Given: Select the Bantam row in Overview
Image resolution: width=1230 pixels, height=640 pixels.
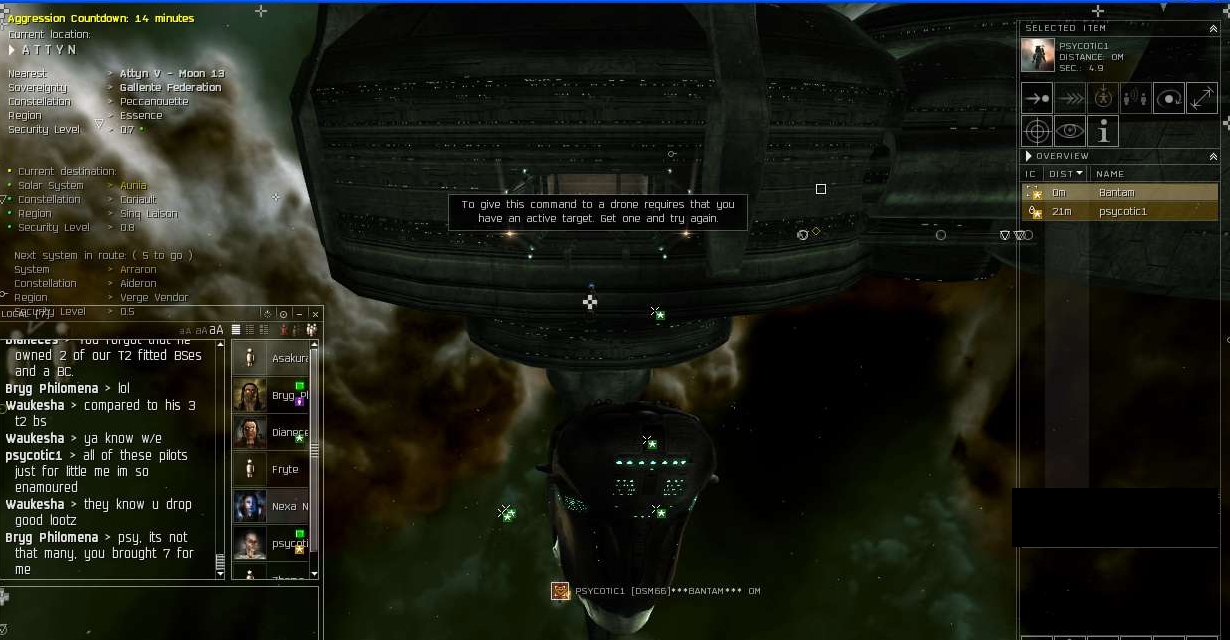Looking at the screenshot, I should [1118, 193].
